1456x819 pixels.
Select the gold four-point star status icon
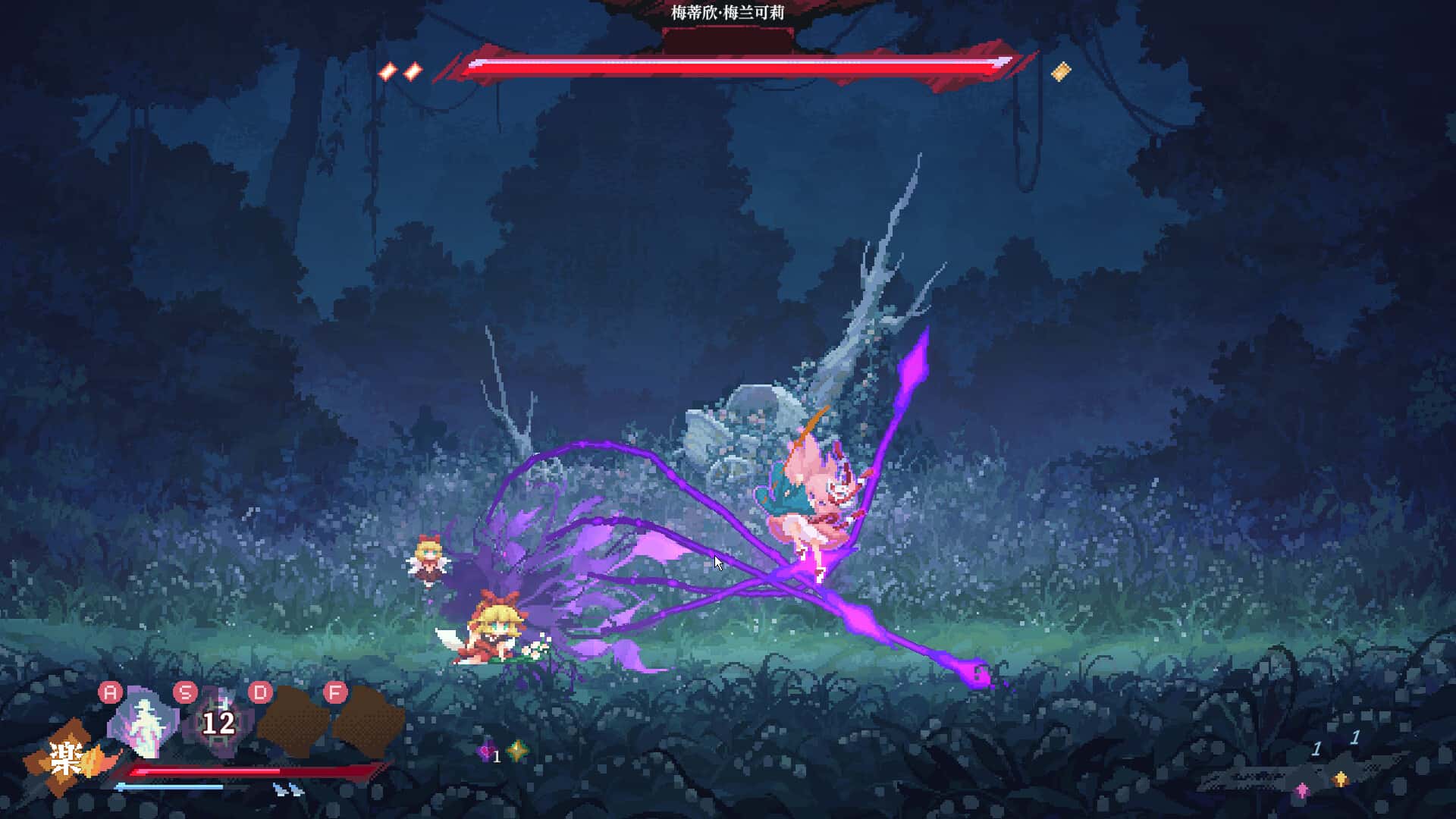click(518, 751)
